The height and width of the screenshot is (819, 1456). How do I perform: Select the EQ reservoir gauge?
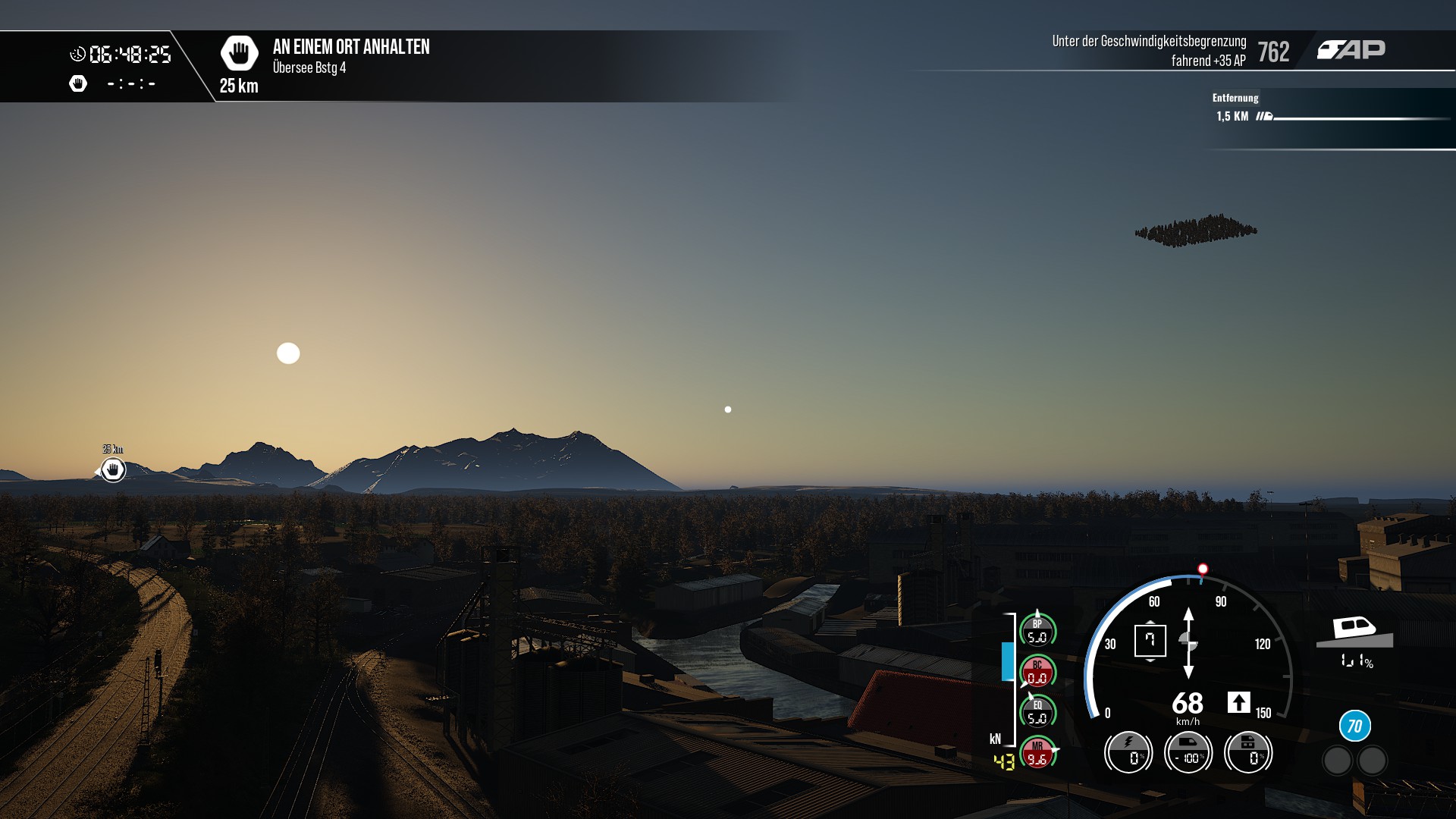[x=1037, y=712]
